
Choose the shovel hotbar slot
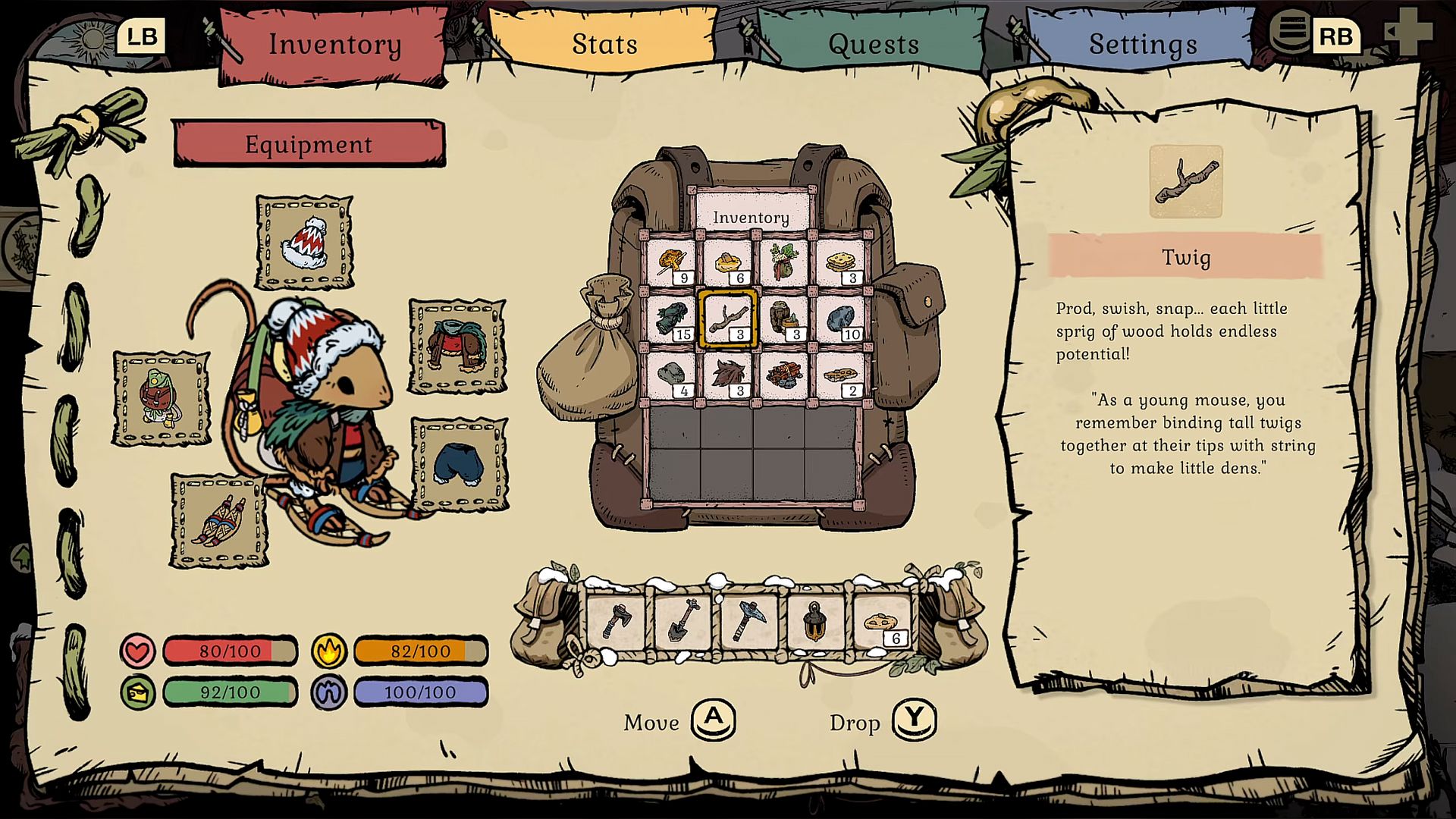(682, 621)
